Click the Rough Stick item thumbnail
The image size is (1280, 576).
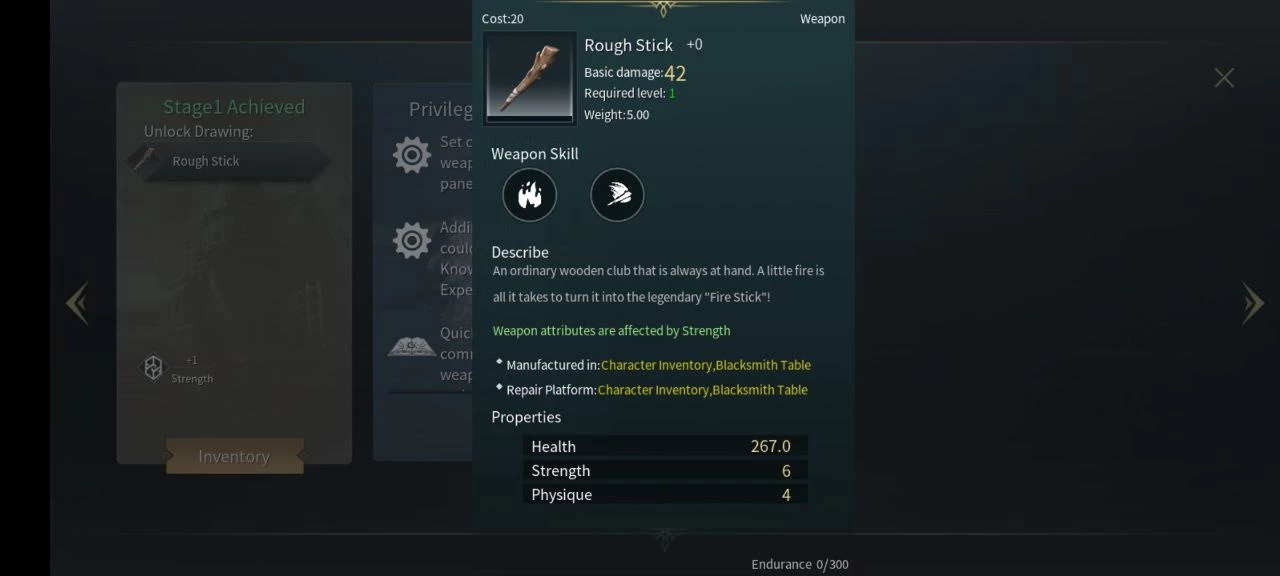click(530, 78)
